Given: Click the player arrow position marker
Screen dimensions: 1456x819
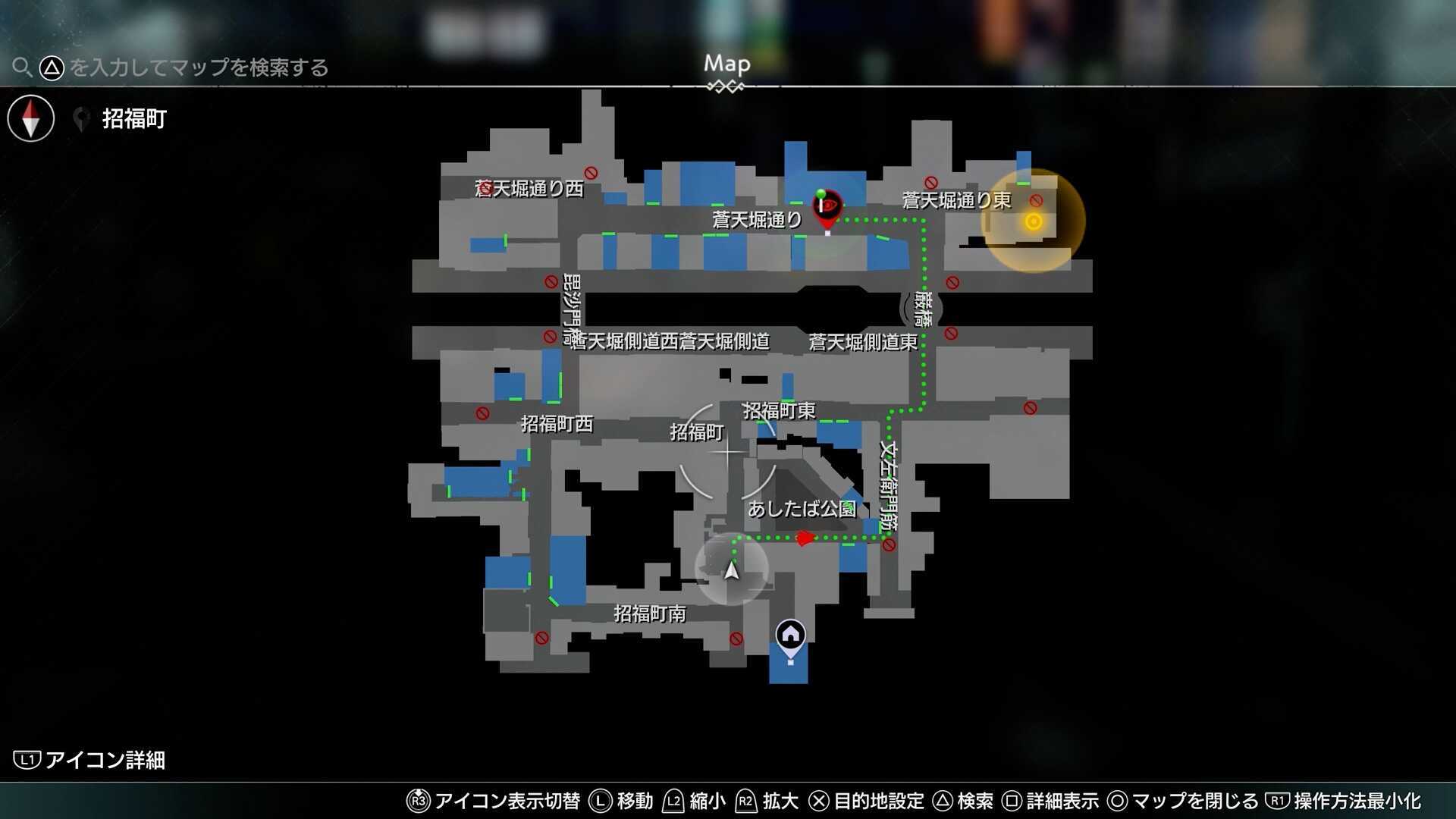Looking at the screenshot, I should (x=730, y=573).
